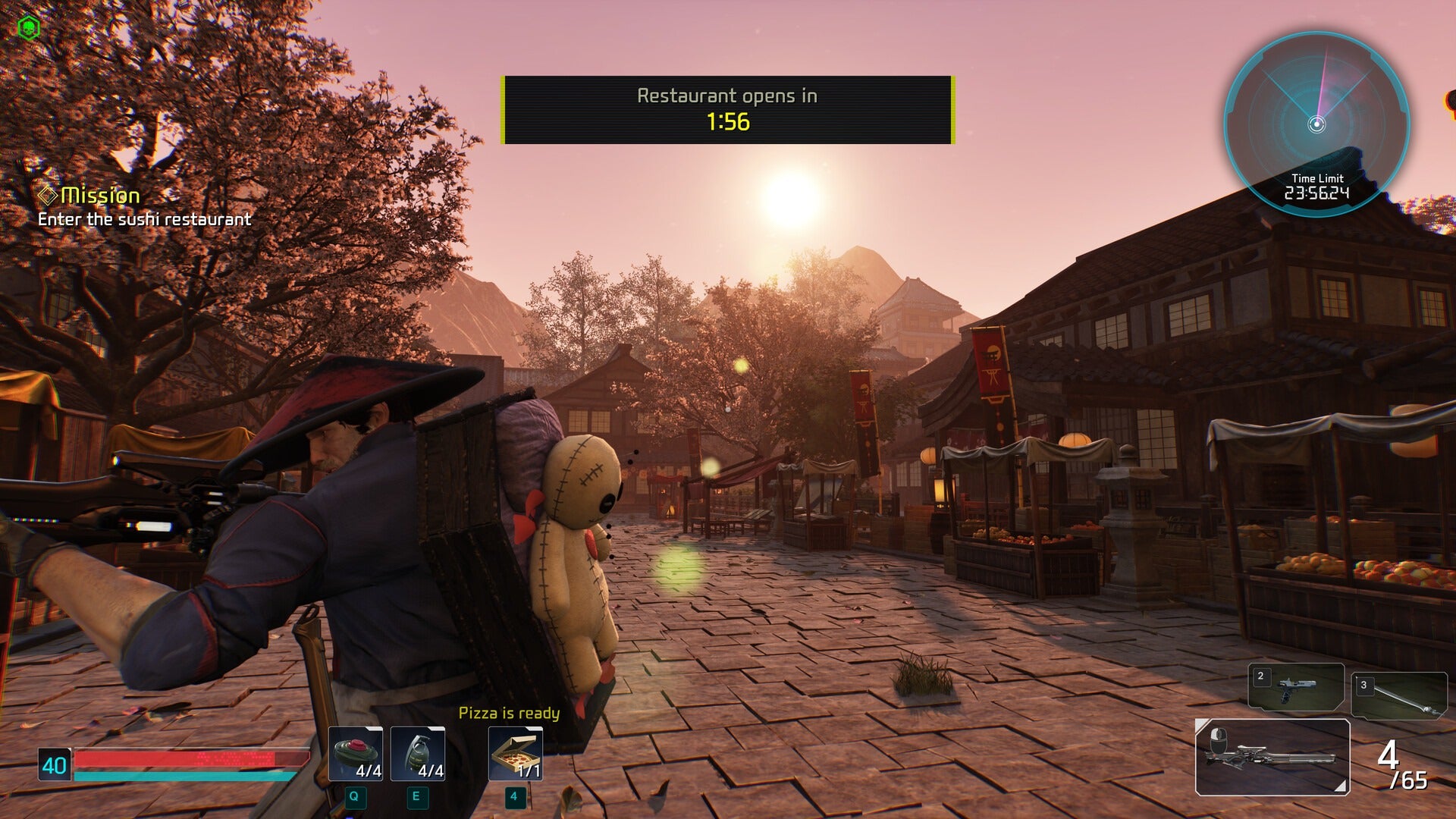Image resolution: width=1456 pixels, height=819 pixels.
Task: Switch to the pistol in weapon slot 2
Action: (1296, 687)
